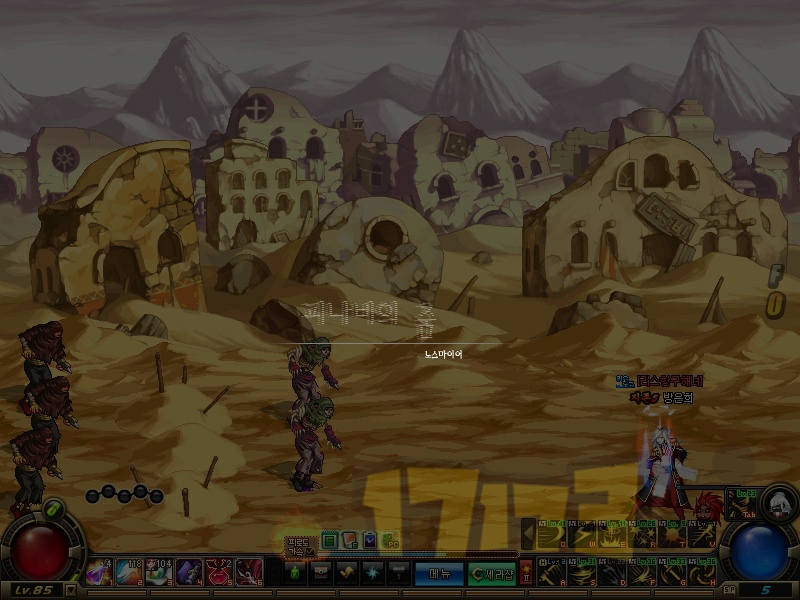
Task: Click the blue clipboard checklist icon
Action: pyautogui.click(x=369, y=540)
